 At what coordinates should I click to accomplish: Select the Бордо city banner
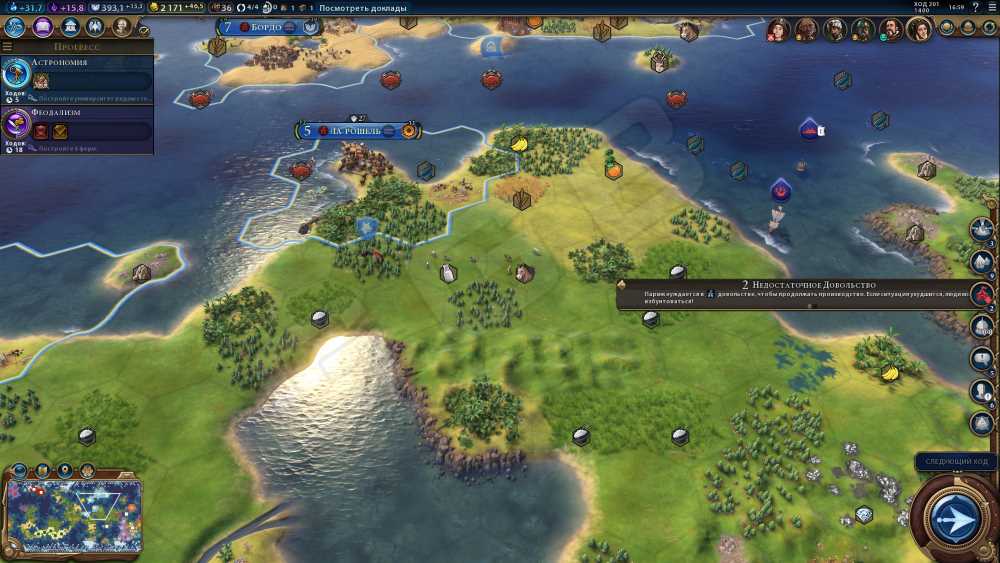262,27
